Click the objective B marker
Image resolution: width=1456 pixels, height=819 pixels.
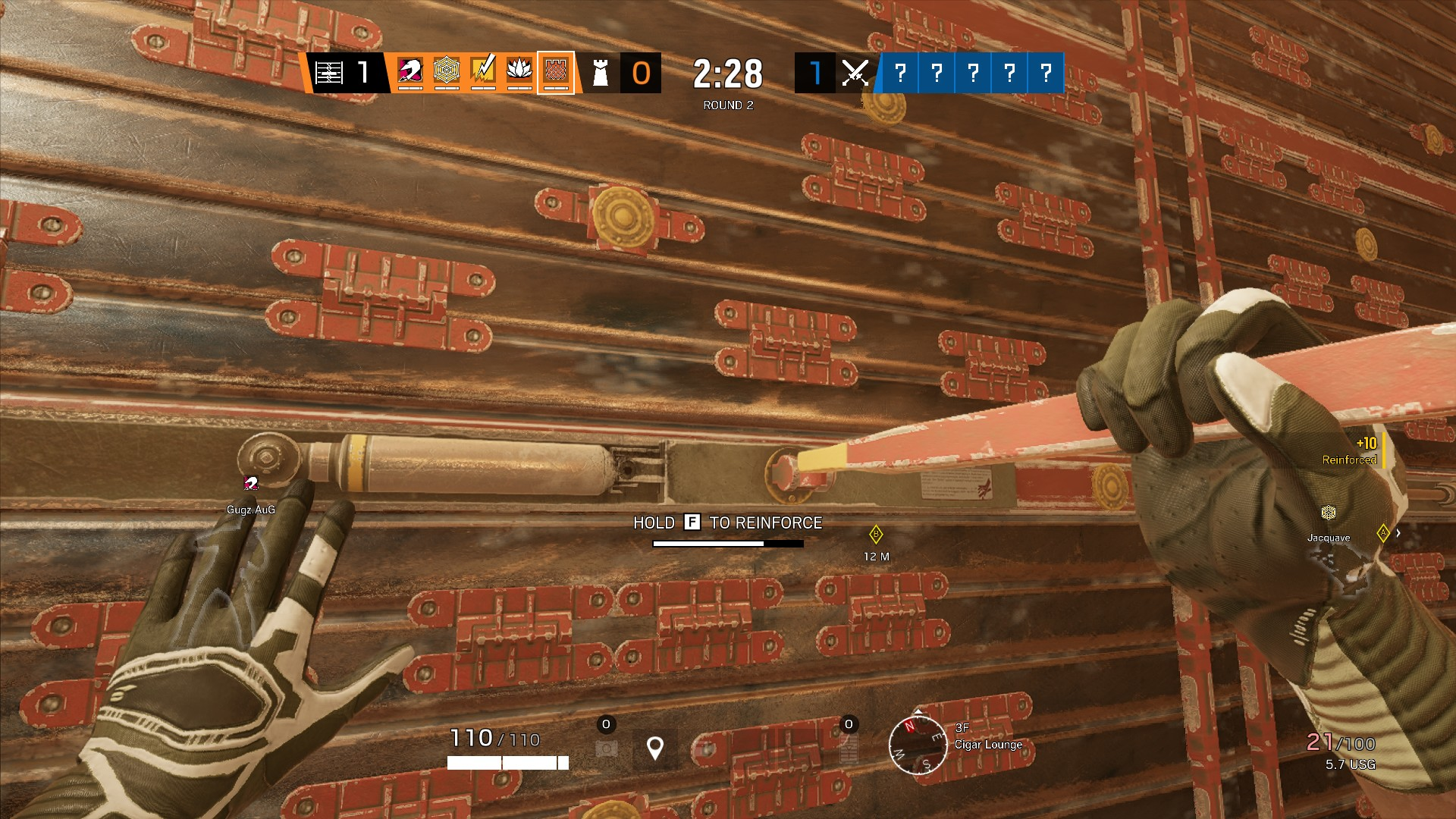point(876,535)
